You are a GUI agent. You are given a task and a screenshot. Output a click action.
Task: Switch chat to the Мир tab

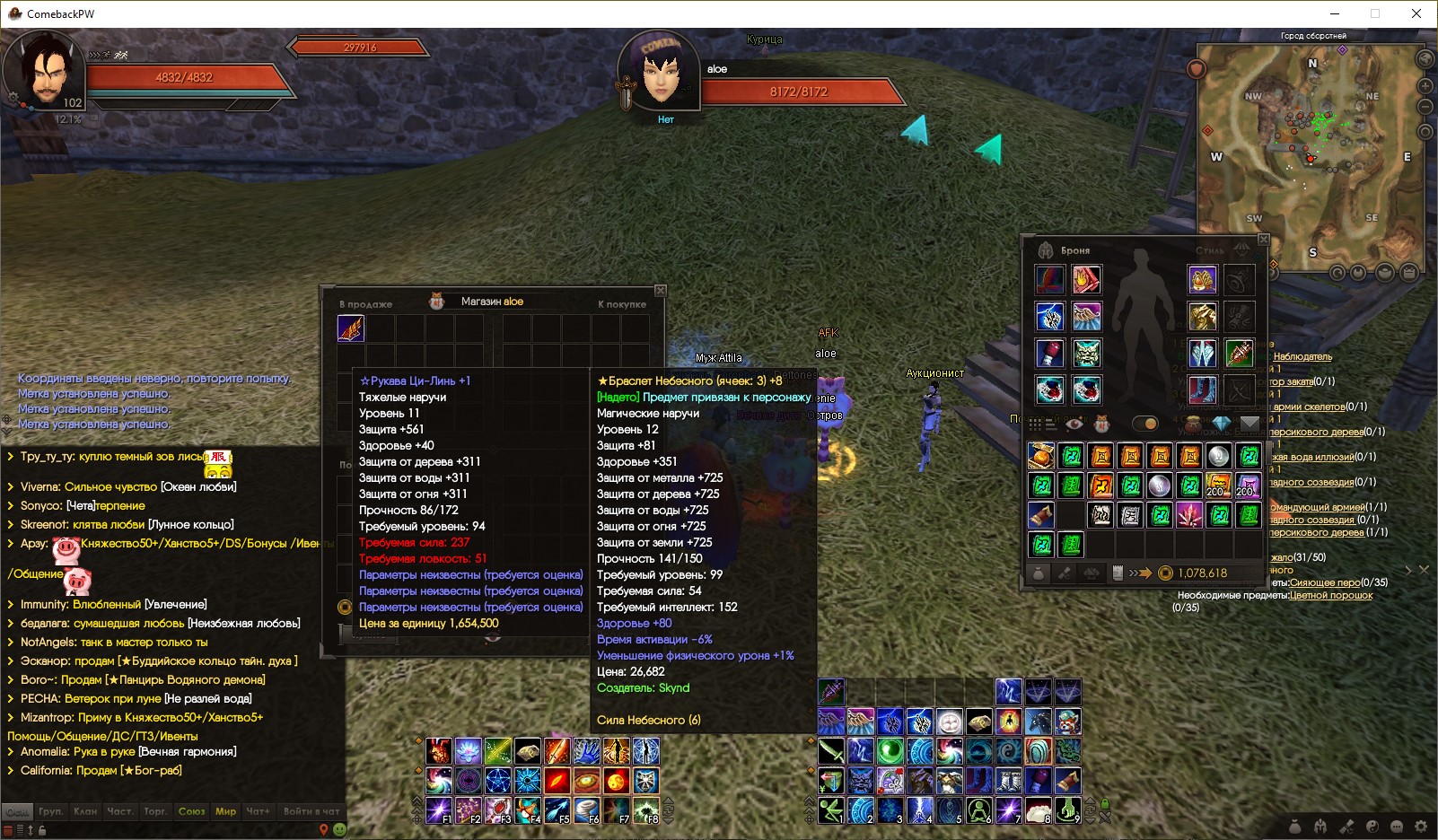[225, 811]
